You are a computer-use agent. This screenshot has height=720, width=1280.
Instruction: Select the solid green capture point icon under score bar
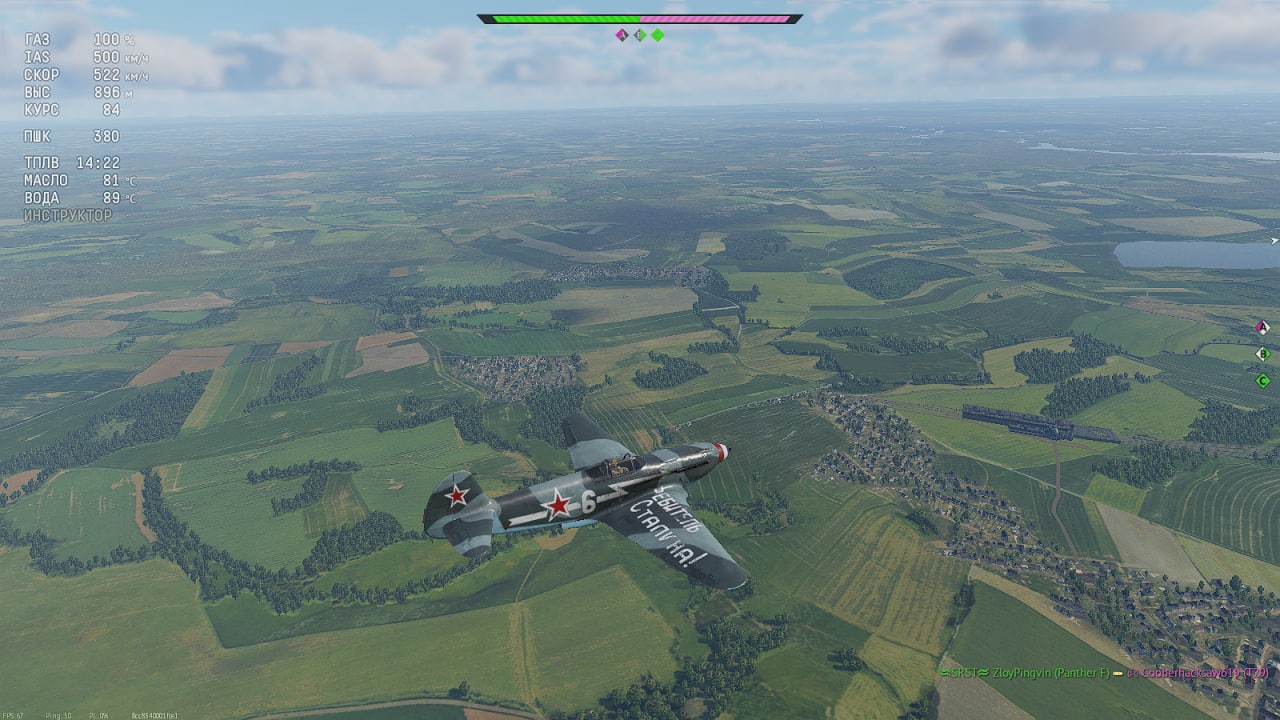[658, 35]
